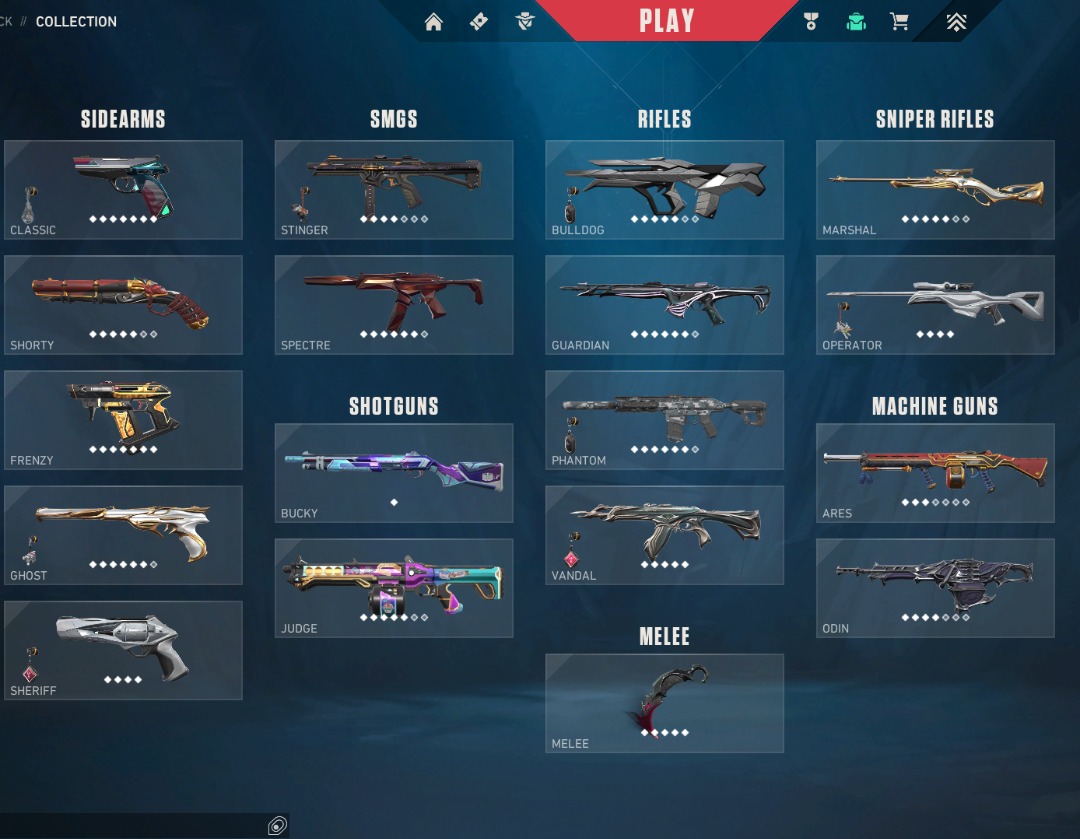Select the Judge shotgun card
Image resolution: width=1080 pixels, height=839 pixels.
point(394,588)
